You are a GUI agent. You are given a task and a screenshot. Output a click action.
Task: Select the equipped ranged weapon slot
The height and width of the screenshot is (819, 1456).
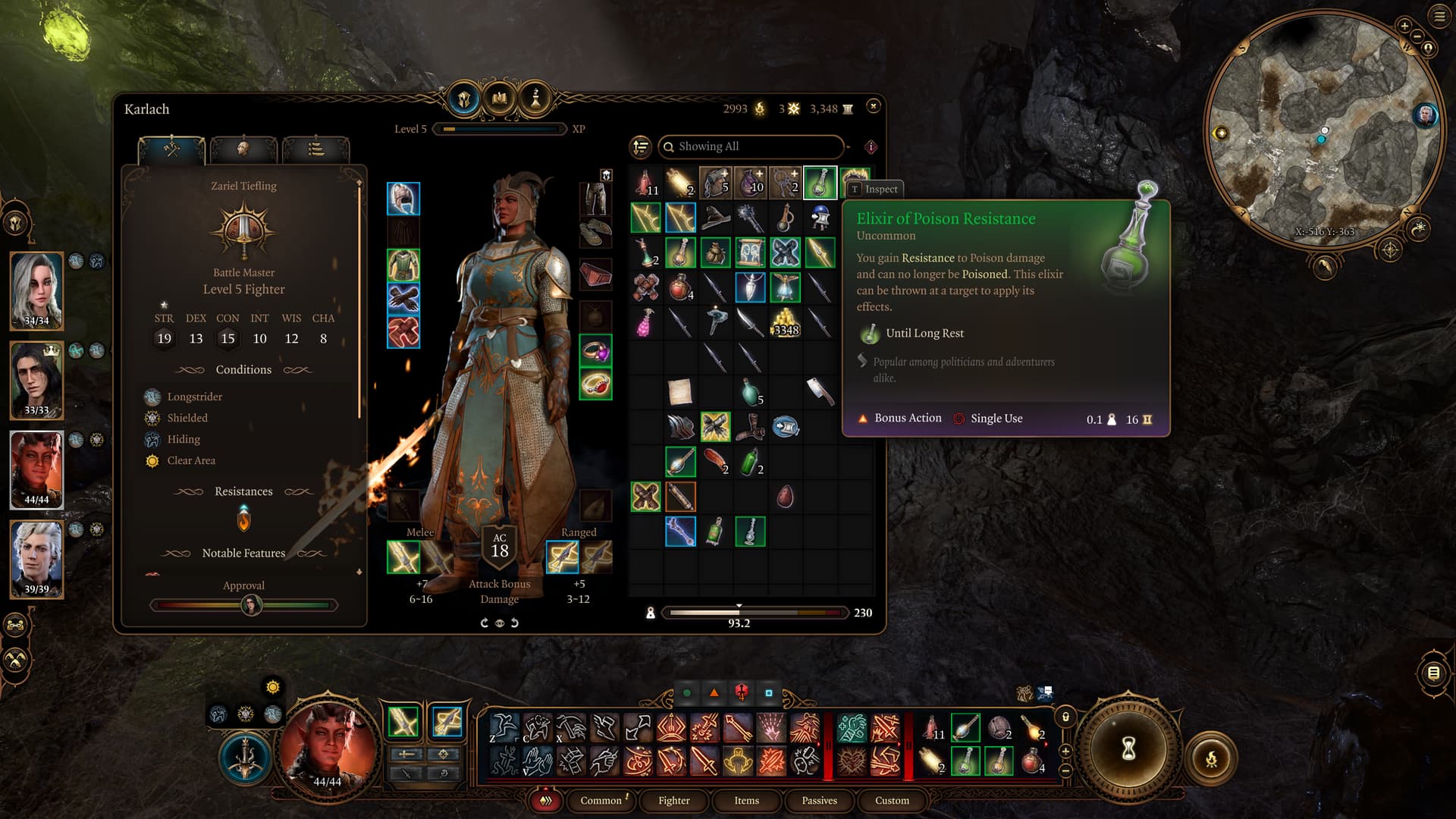[x=563, y=557]
